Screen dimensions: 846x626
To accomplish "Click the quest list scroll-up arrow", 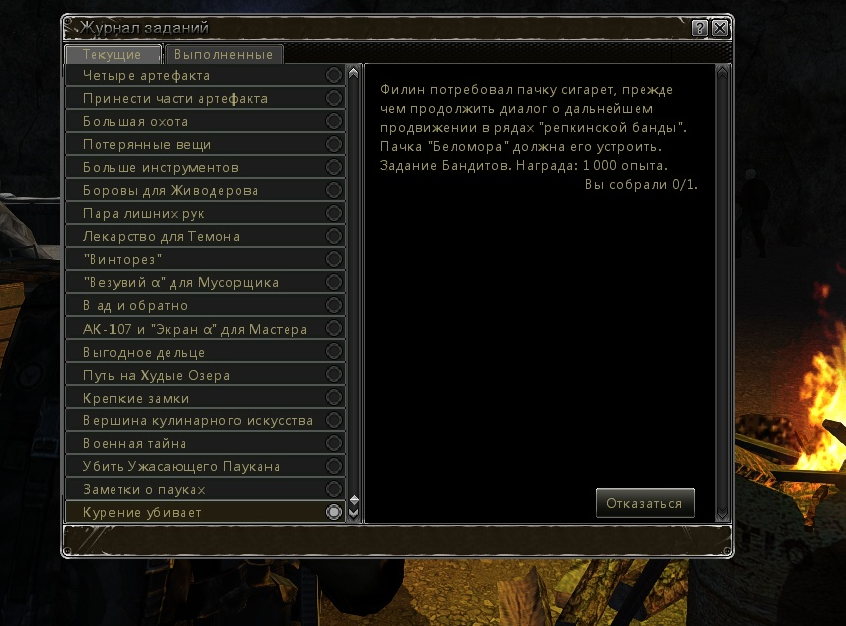I will click(x=353, y=73).
